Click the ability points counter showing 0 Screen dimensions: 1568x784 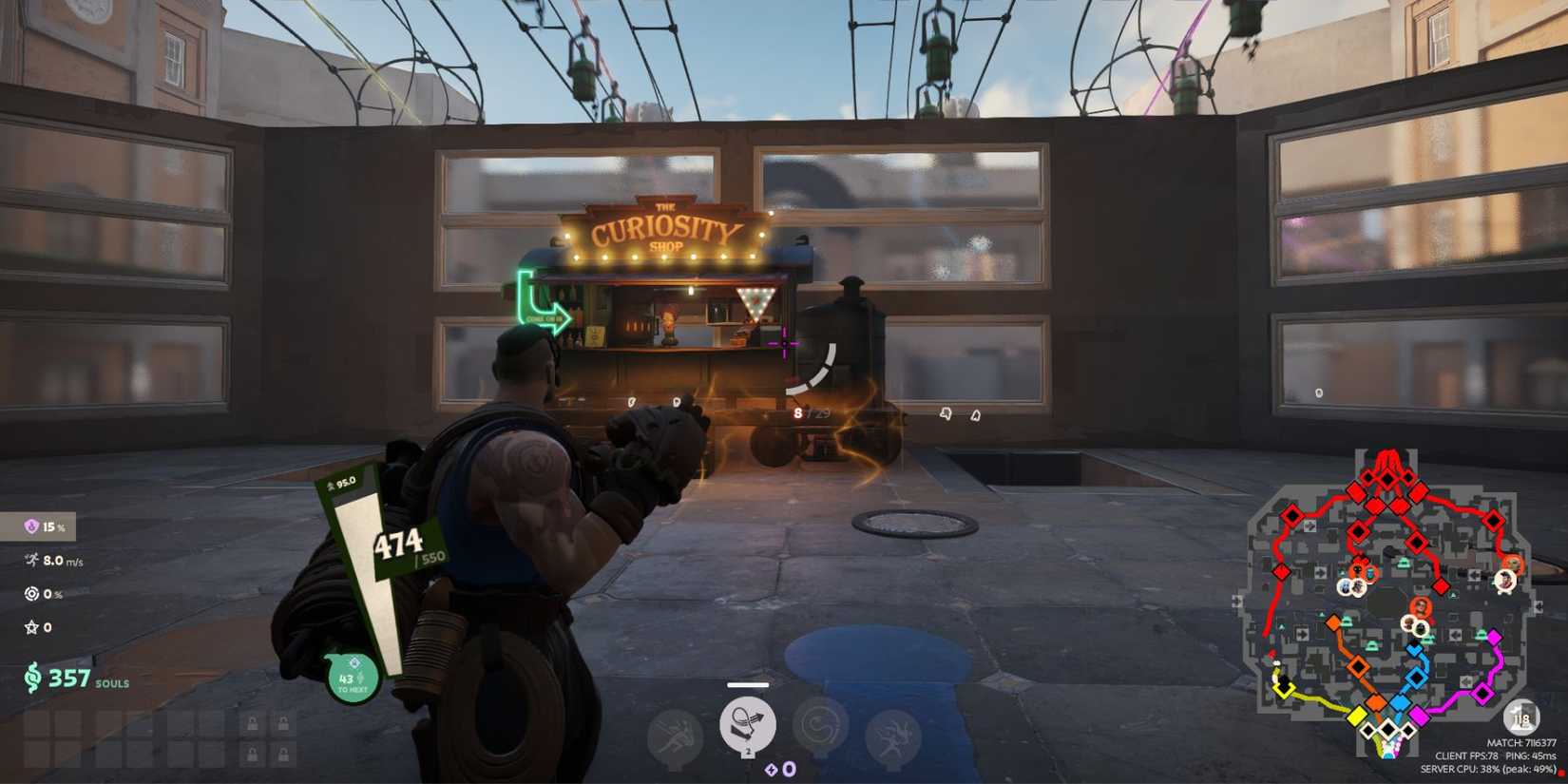click(788, 770)
